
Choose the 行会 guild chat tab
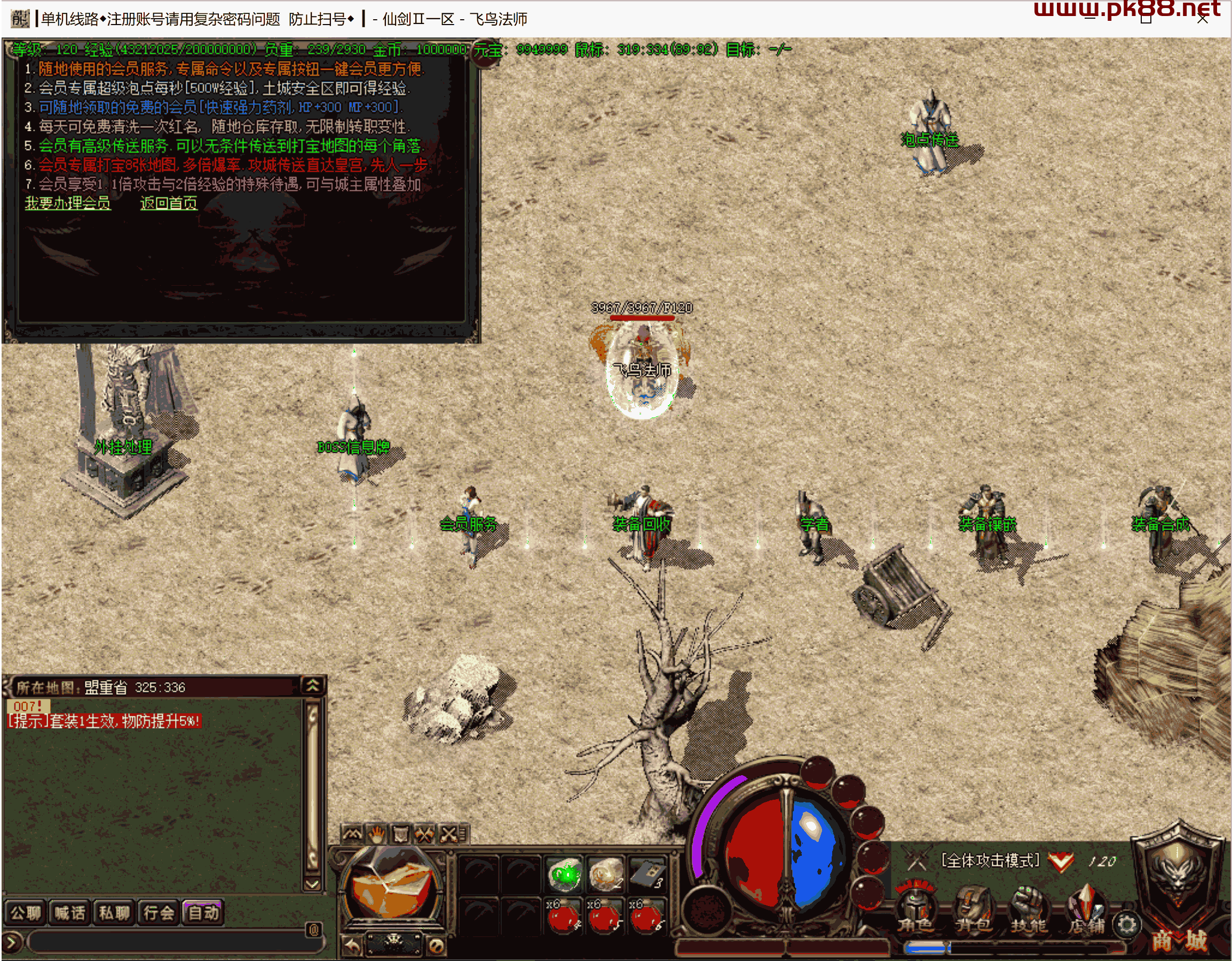[x=159, y=912]
